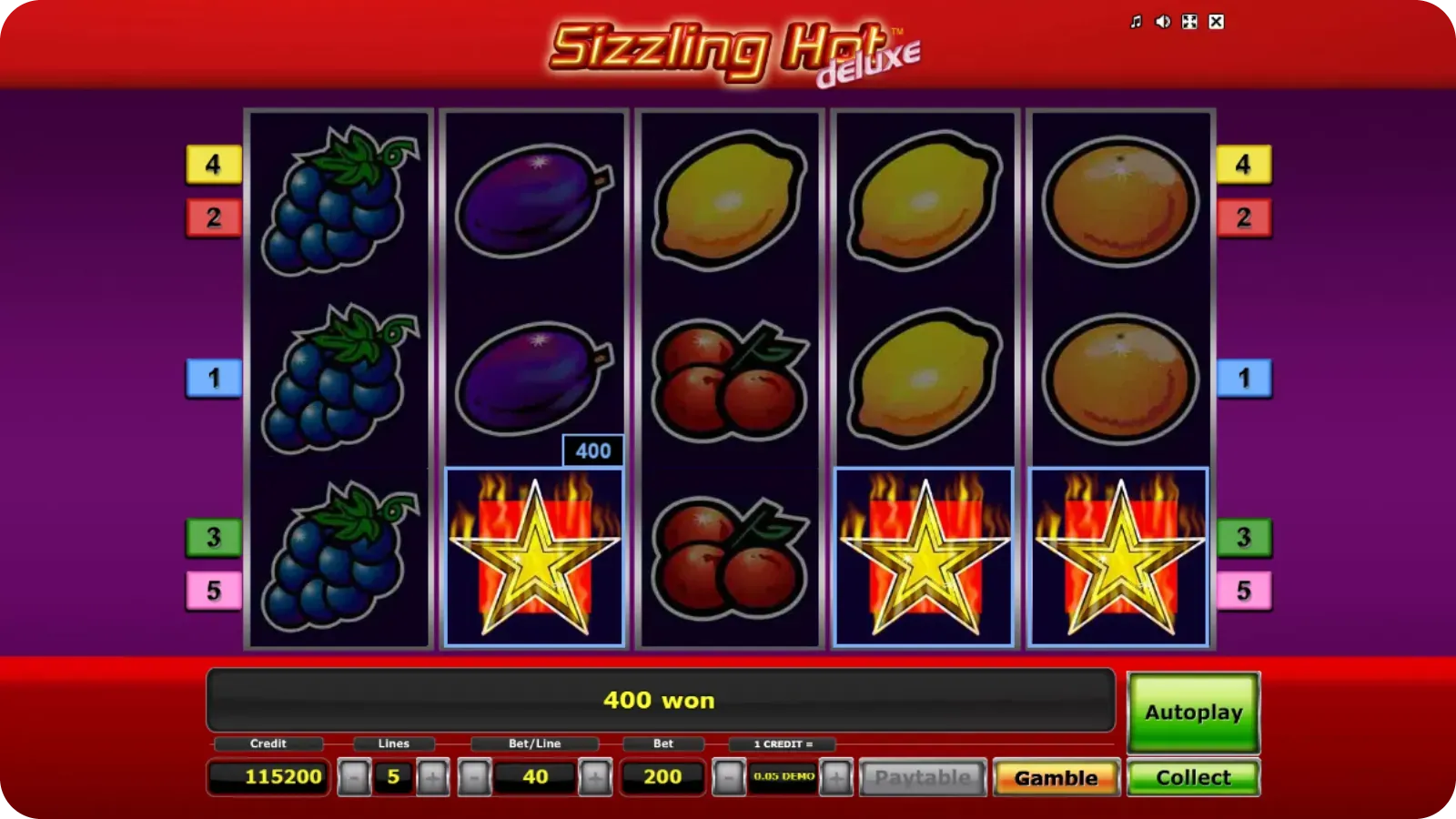This screenshot has width=1456, height=819.
Task: Enter fullscreen with the expand icon
Action: click(1188, 20)
